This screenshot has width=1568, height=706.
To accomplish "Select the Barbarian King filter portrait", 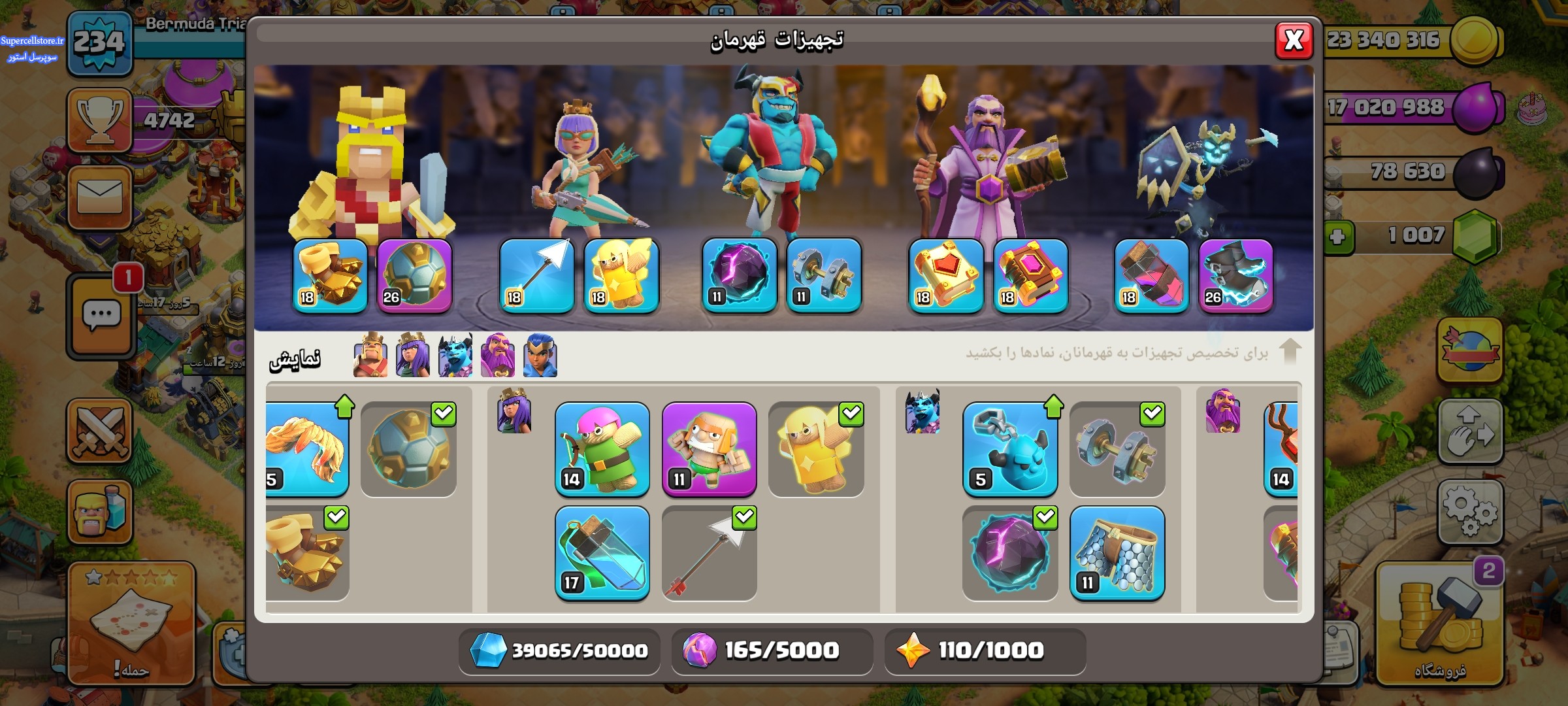I will pyautogui.click(x=370, y=356).
